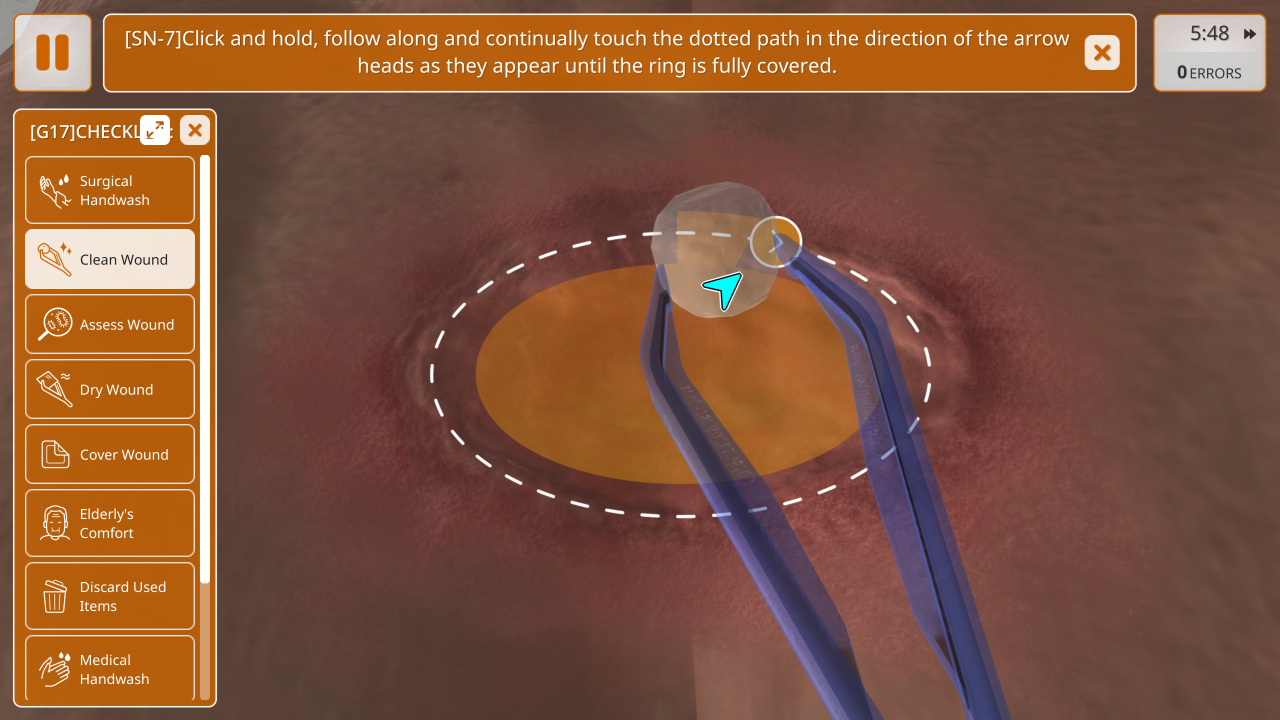Select Discard Used Items step
Viewport: 1280px width, 720px height.
click(110, 596)
